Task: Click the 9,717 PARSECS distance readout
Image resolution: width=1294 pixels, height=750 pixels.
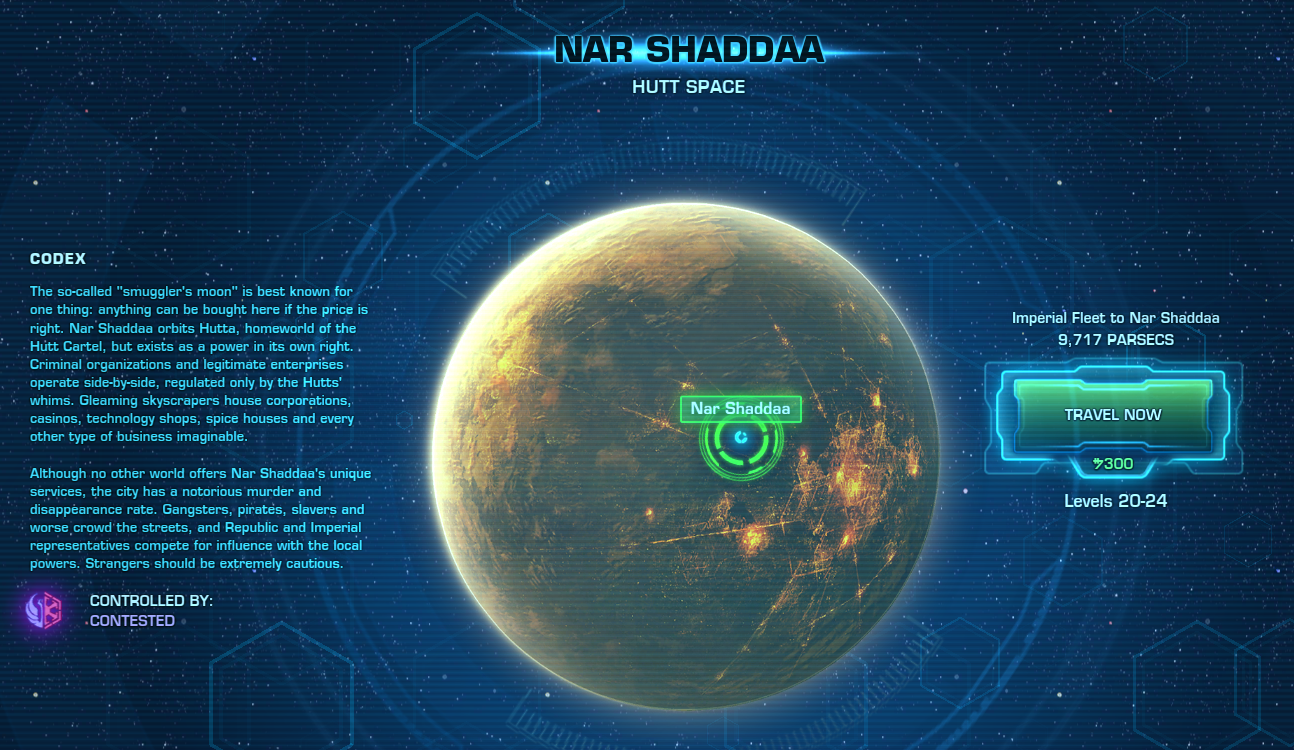Action: click(x=1116, y=339)
